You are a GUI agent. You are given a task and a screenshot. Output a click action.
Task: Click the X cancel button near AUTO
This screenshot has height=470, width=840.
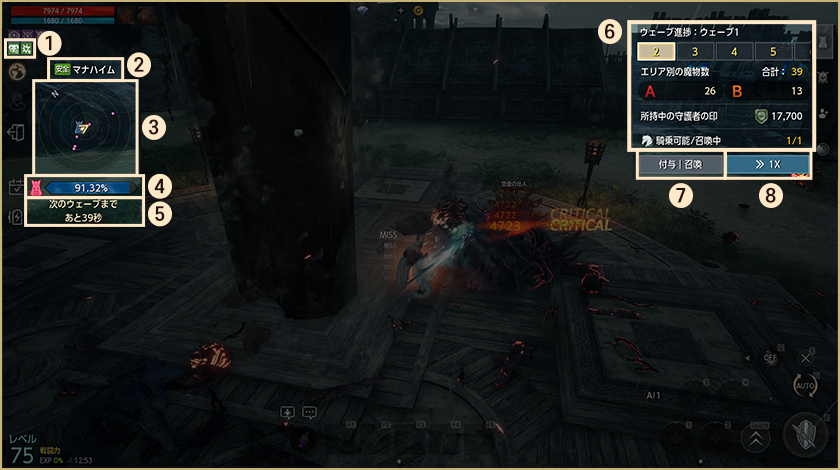click(805, 358)
